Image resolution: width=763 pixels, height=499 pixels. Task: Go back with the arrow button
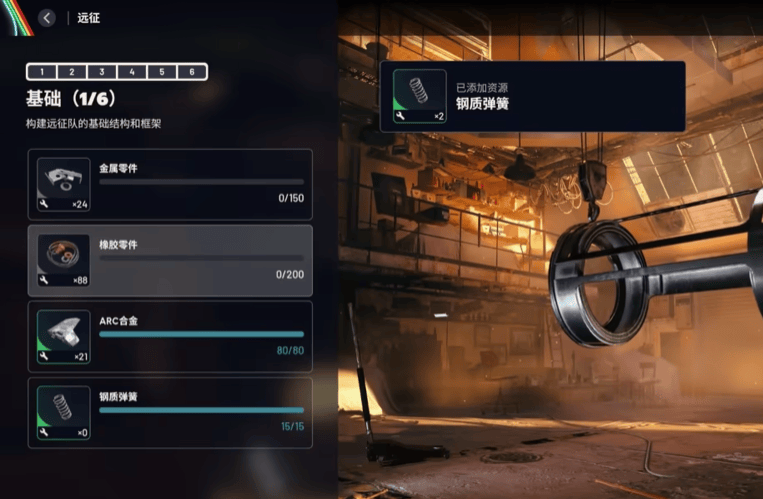[x=46, y=17]
